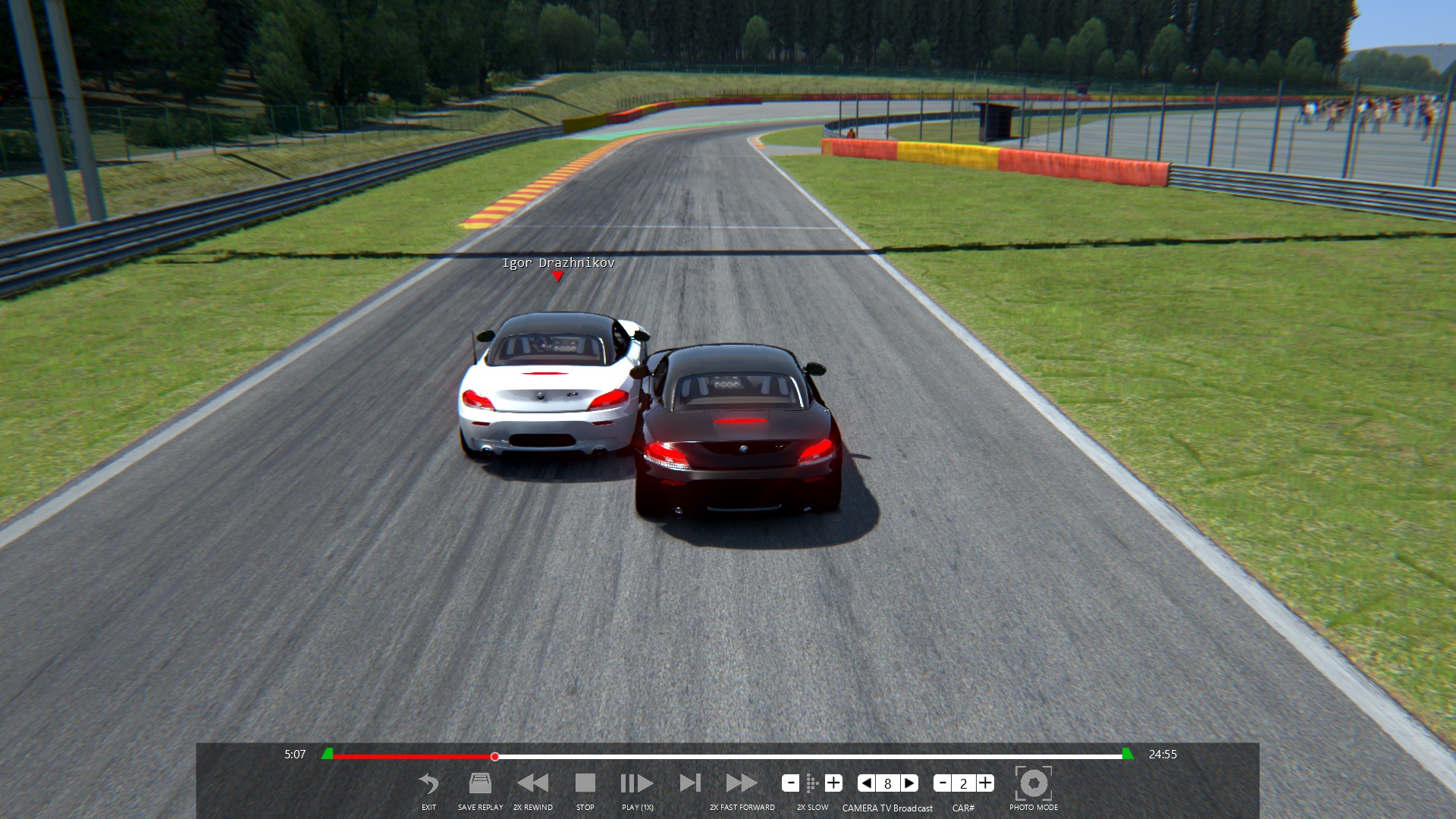Click the replay timeline playhead
1456x819 pixels.
point(494,757)
